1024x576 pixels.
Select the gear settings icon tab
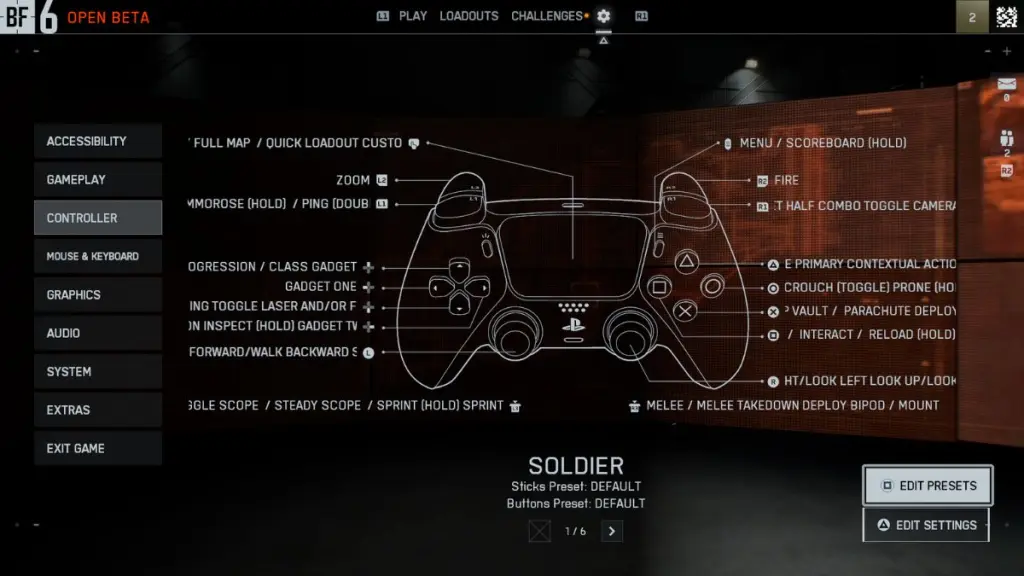pos(603,16)
